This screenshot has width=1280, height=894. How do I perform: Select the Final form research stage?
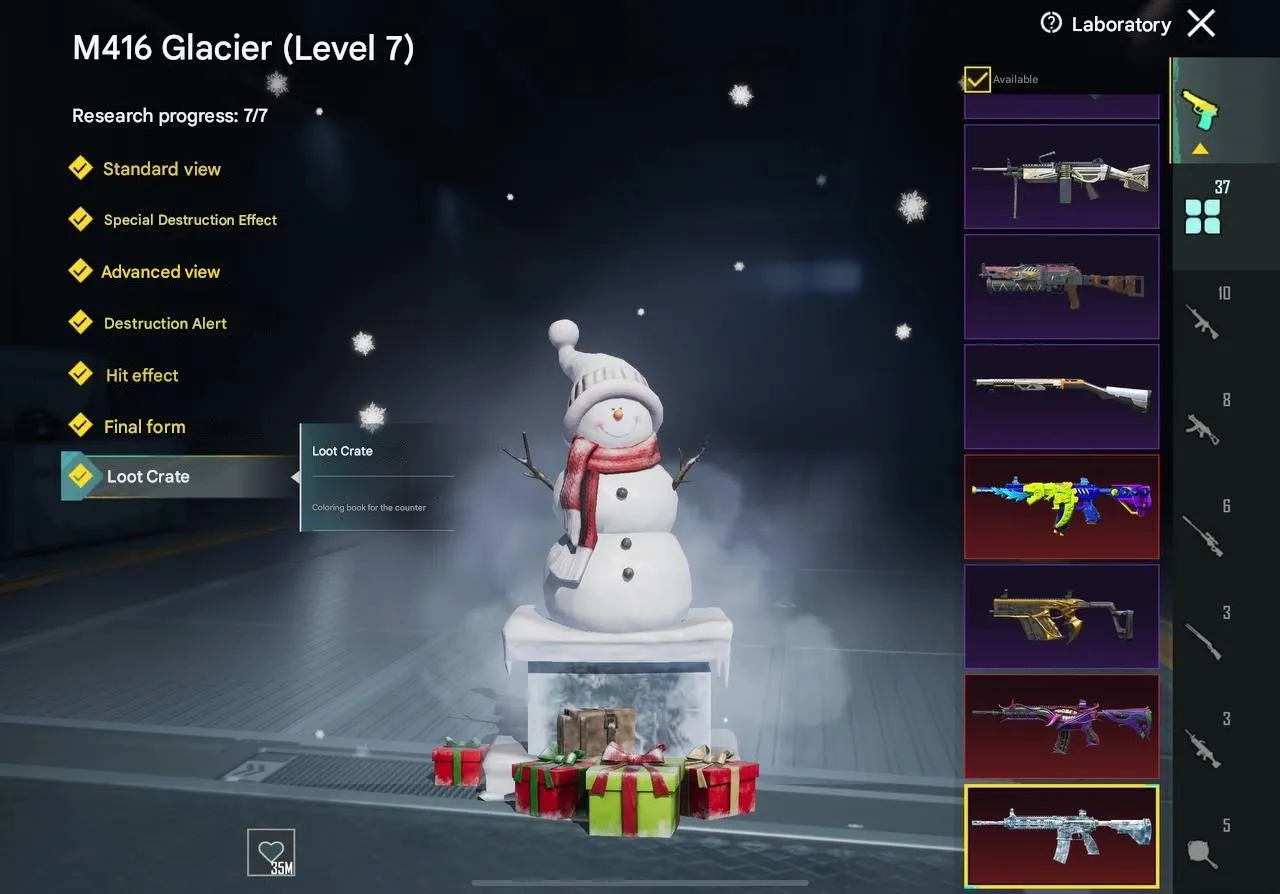pyautogui.click(x=145, y=426)
